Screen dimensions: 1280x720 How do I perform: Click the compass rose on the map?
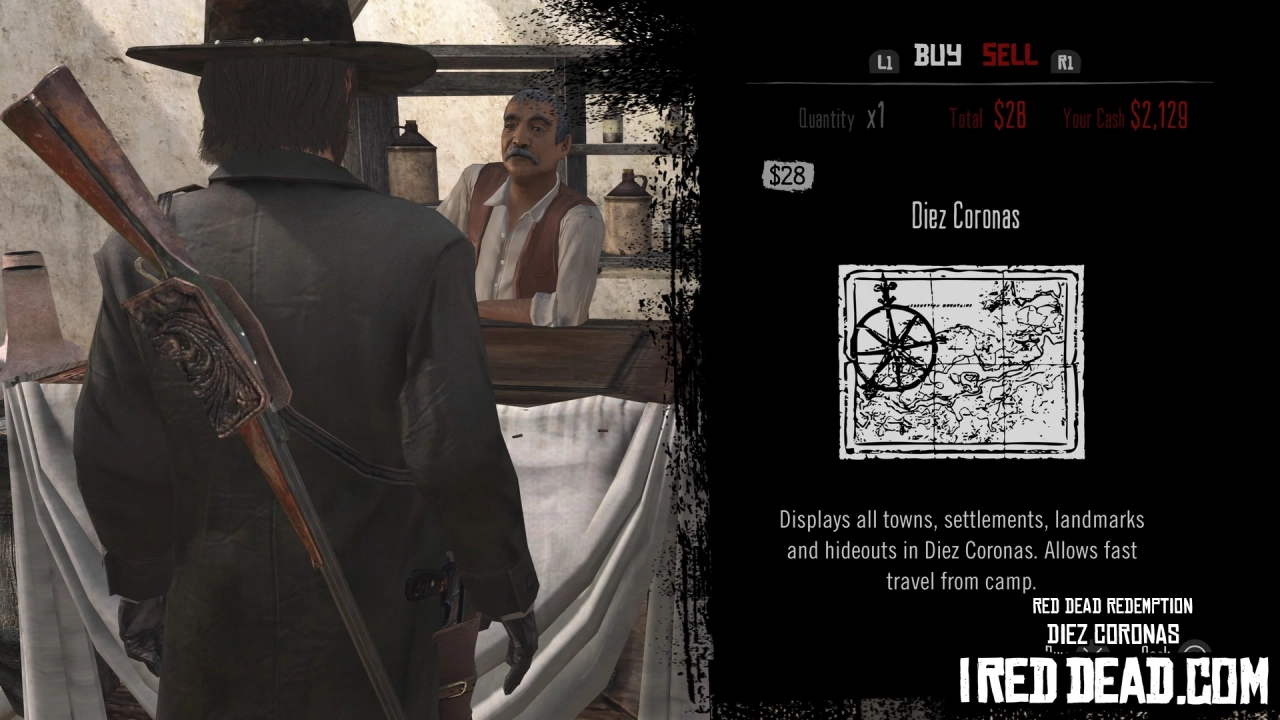(893, 345)
